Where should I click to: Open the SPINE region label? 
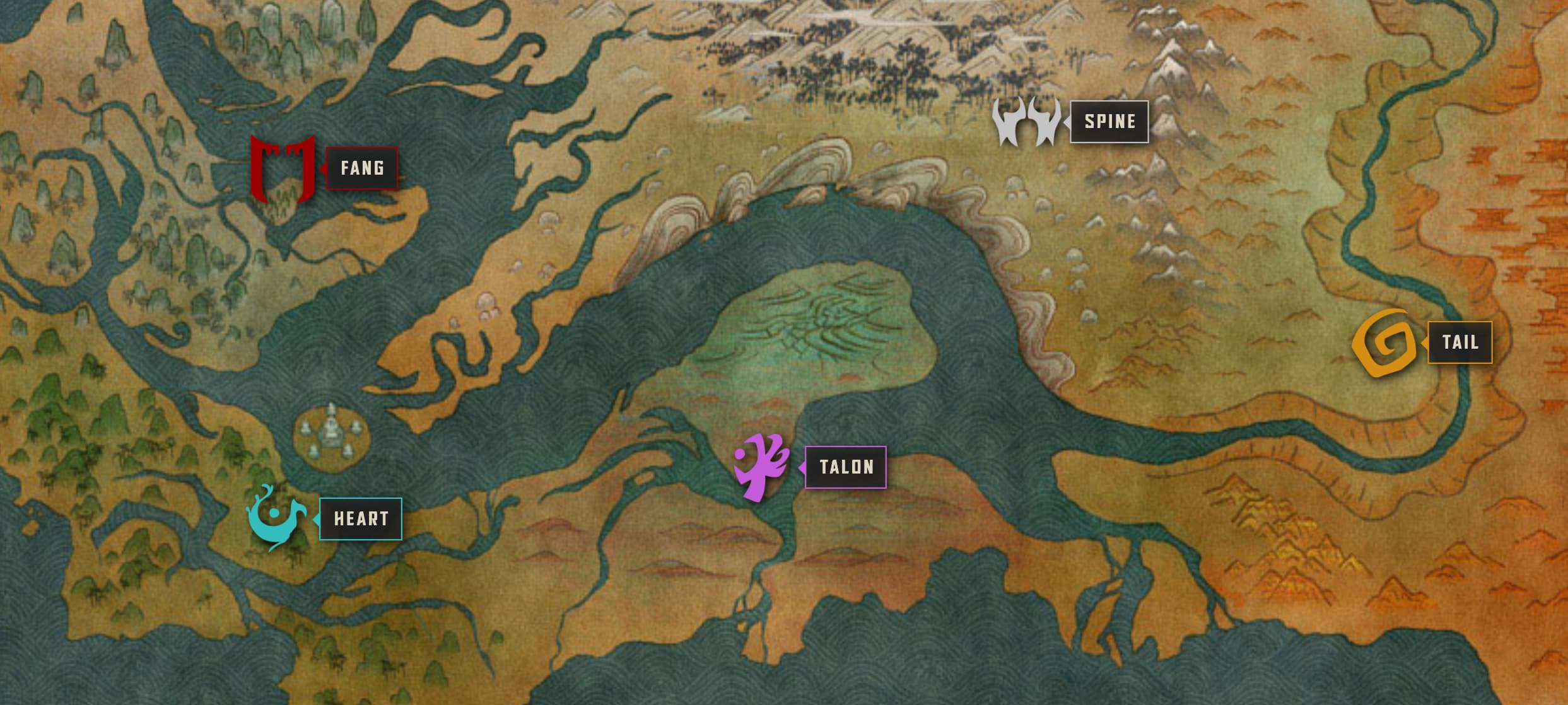click(x=1109, y=122)
